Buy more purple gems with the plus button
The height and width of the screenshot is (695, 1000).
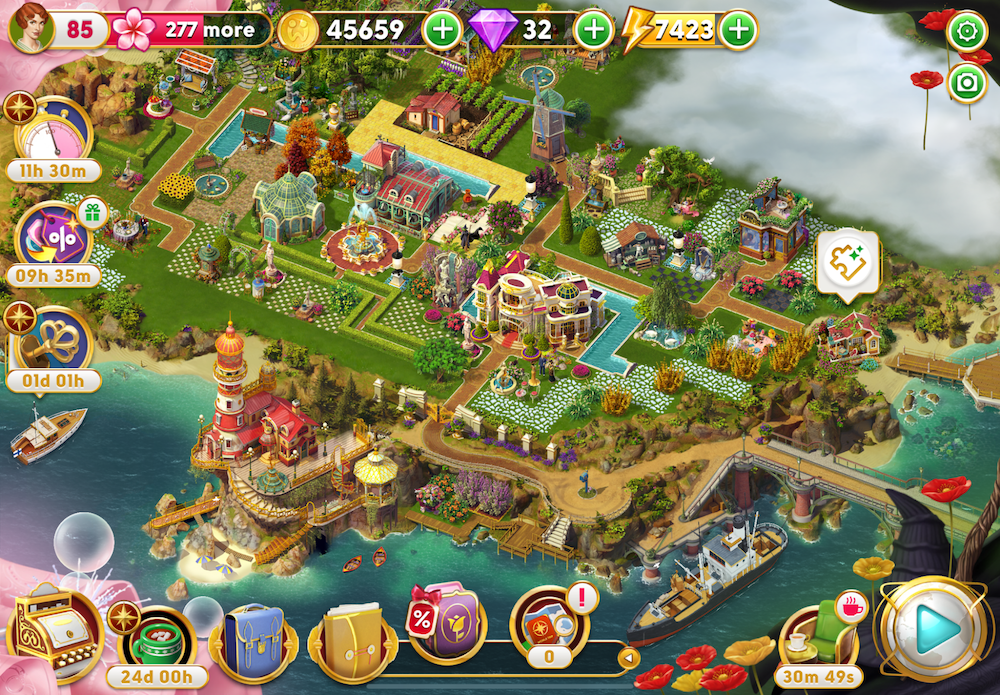pos(594,30)
